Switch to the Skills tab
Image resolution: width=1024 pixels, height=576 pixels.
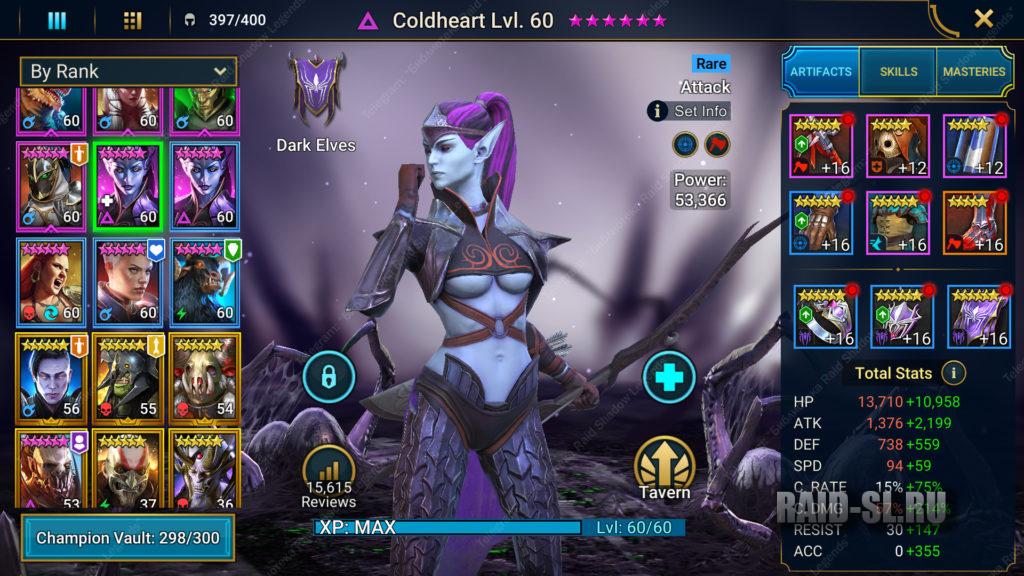[897, 72]
